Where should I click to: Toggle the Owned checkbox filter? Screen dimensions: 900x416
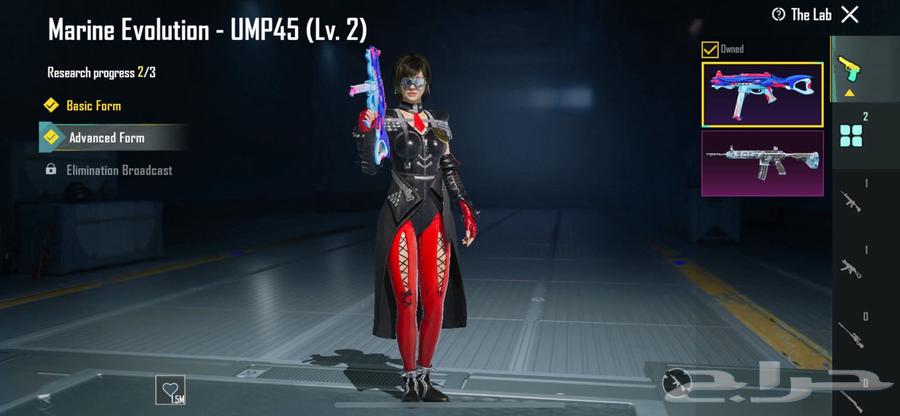[710, 49]
